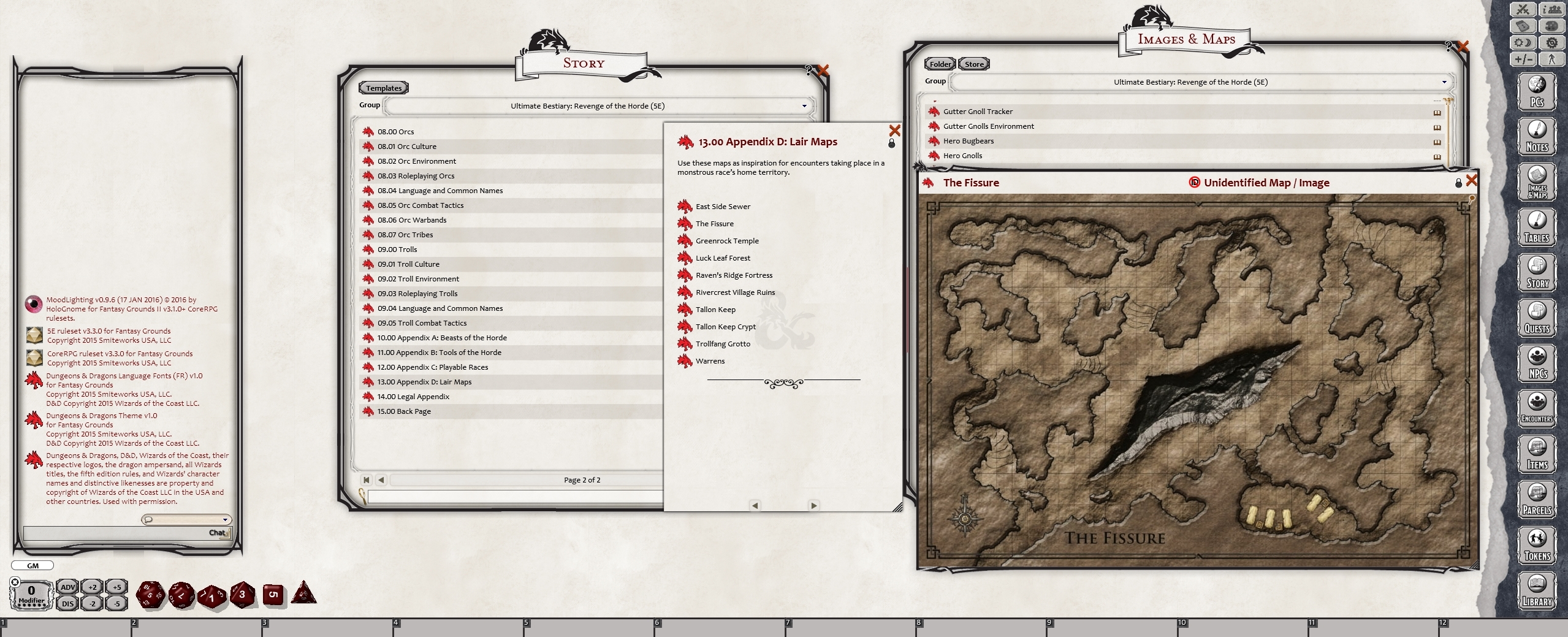Open the chat emote dropdown arrow
Screen dimensions: 1568x637
point(226,519)
